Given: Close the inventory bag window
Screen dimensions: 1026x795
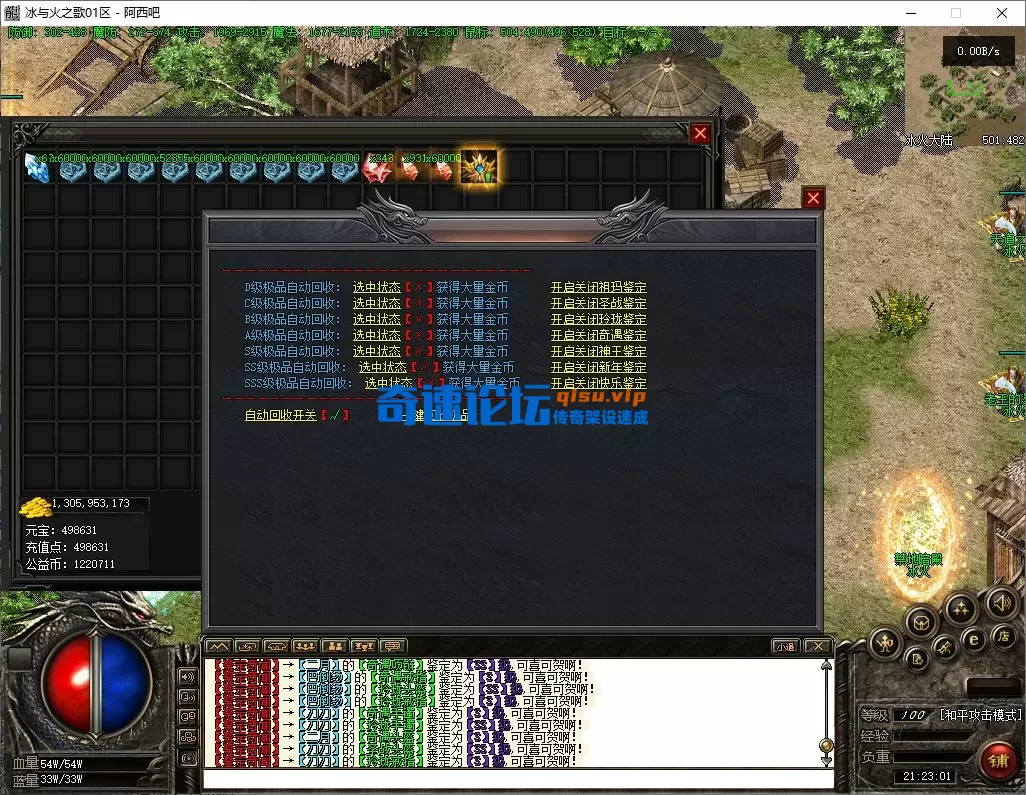Looking at the screenshot, I should tap(700, 133).
